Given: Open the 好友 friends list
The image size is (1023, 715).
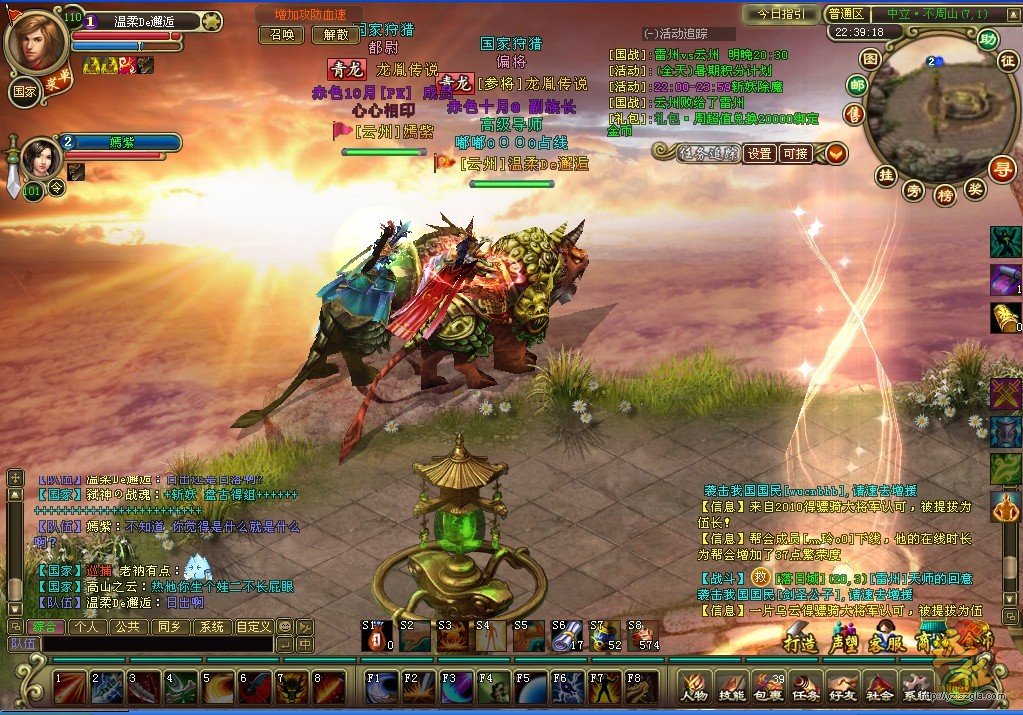Looking at the screenshot, I should pyautogui.click(x=843, y=687).
